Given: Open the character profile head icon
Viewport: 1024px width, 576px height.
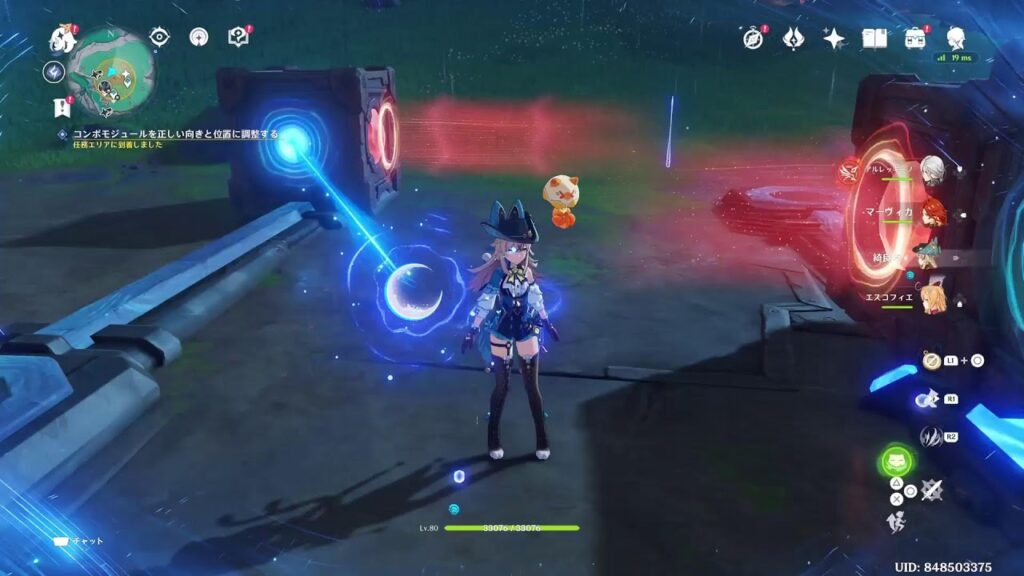Looking at the screenshot, I should coord(956,37).
